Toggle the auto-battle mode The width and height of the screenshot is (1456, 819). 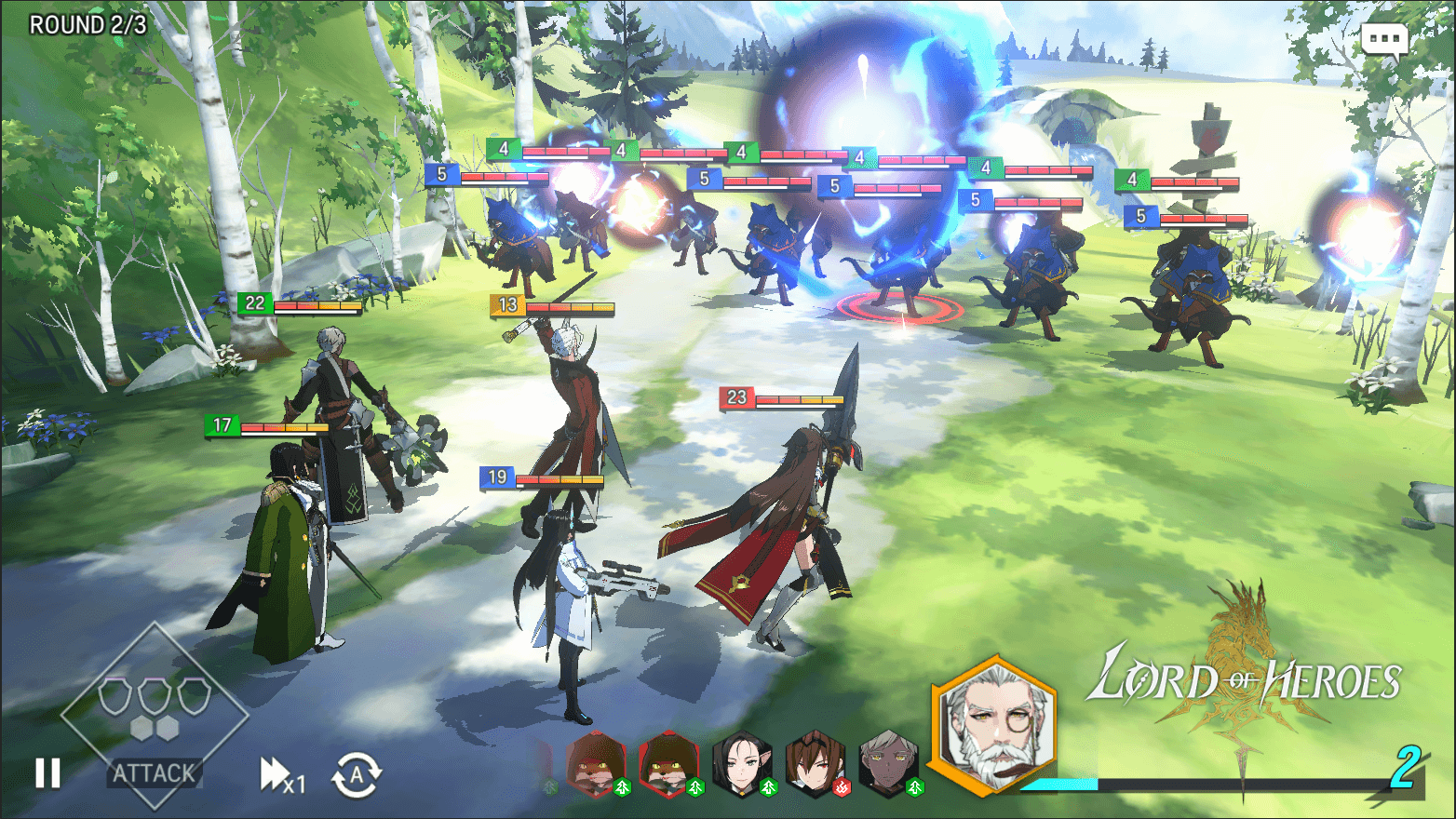[358, 775]
